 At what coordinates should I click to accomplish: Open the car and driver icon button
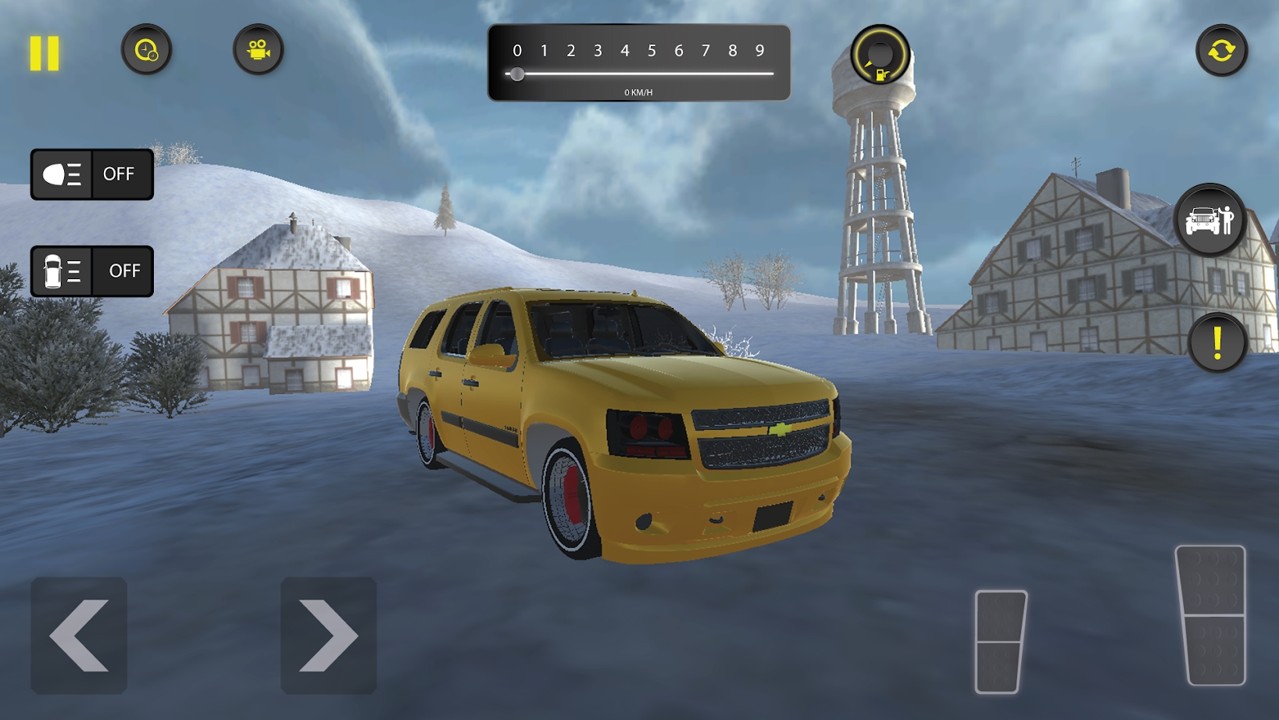pyautogui.click(x=1209, y=220)
